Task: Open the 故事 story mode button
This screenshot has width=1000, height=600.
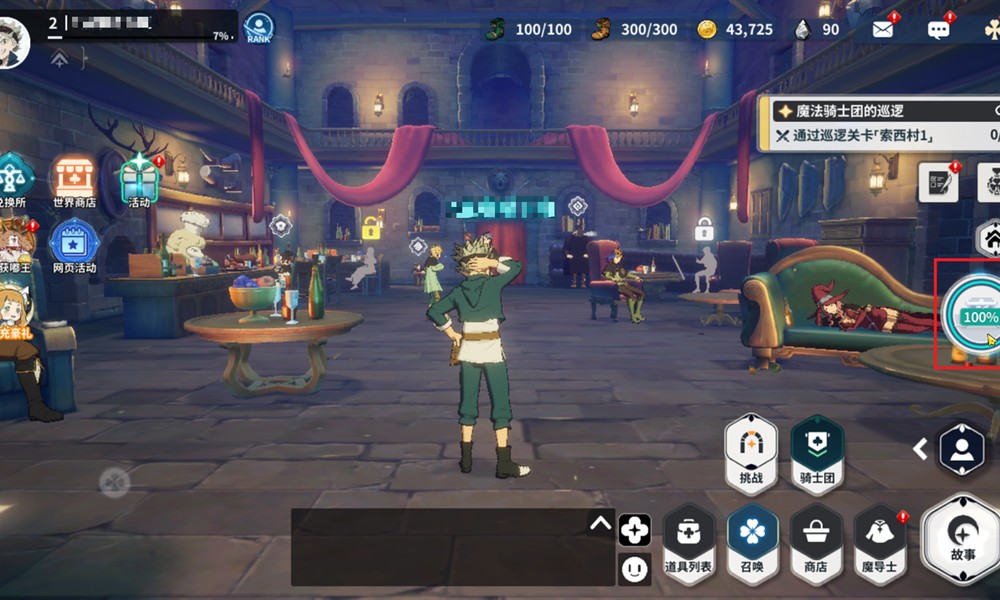Action: [x=962, y=540]
